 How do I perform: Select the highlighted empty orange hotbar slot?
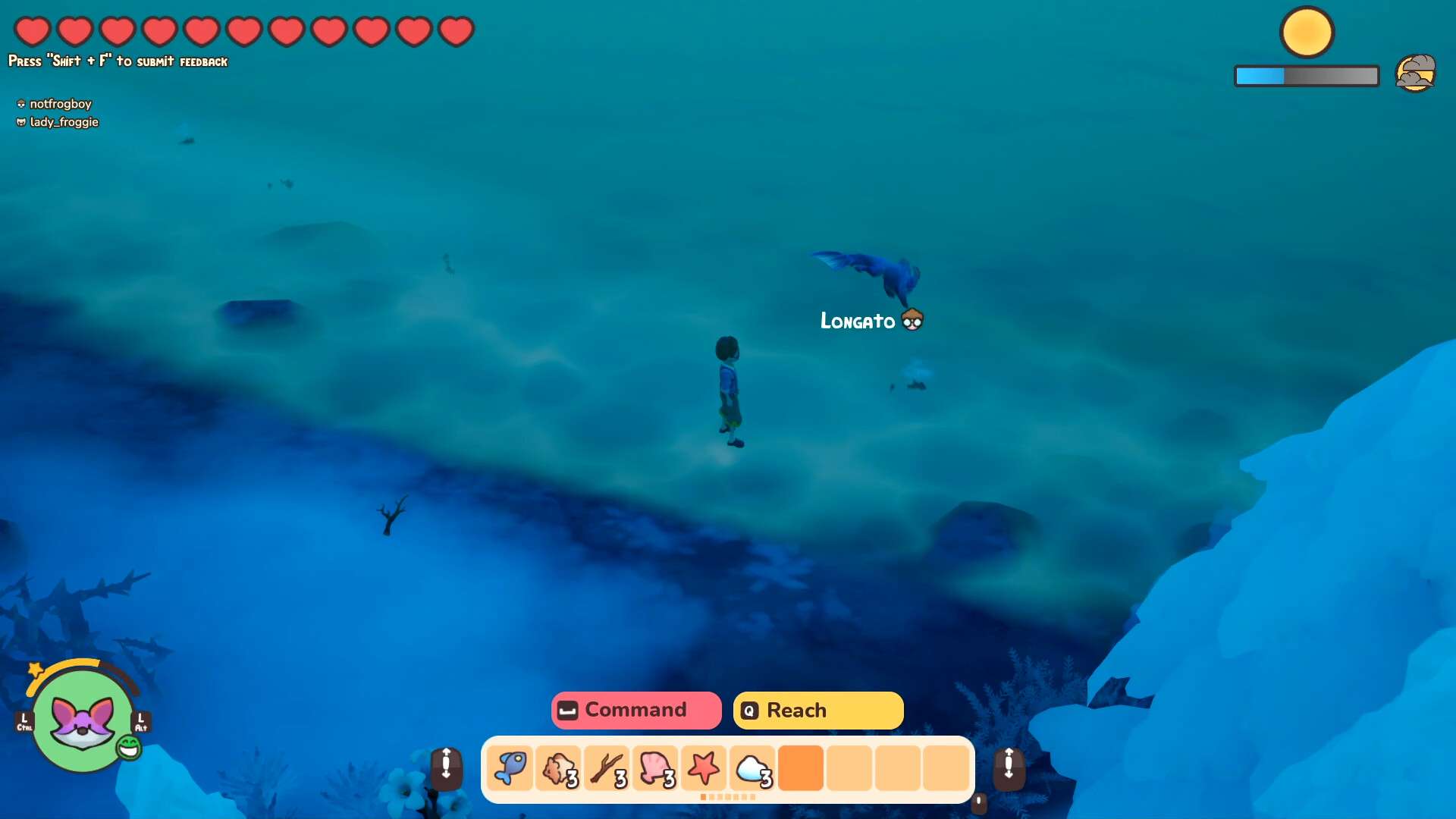801,767
